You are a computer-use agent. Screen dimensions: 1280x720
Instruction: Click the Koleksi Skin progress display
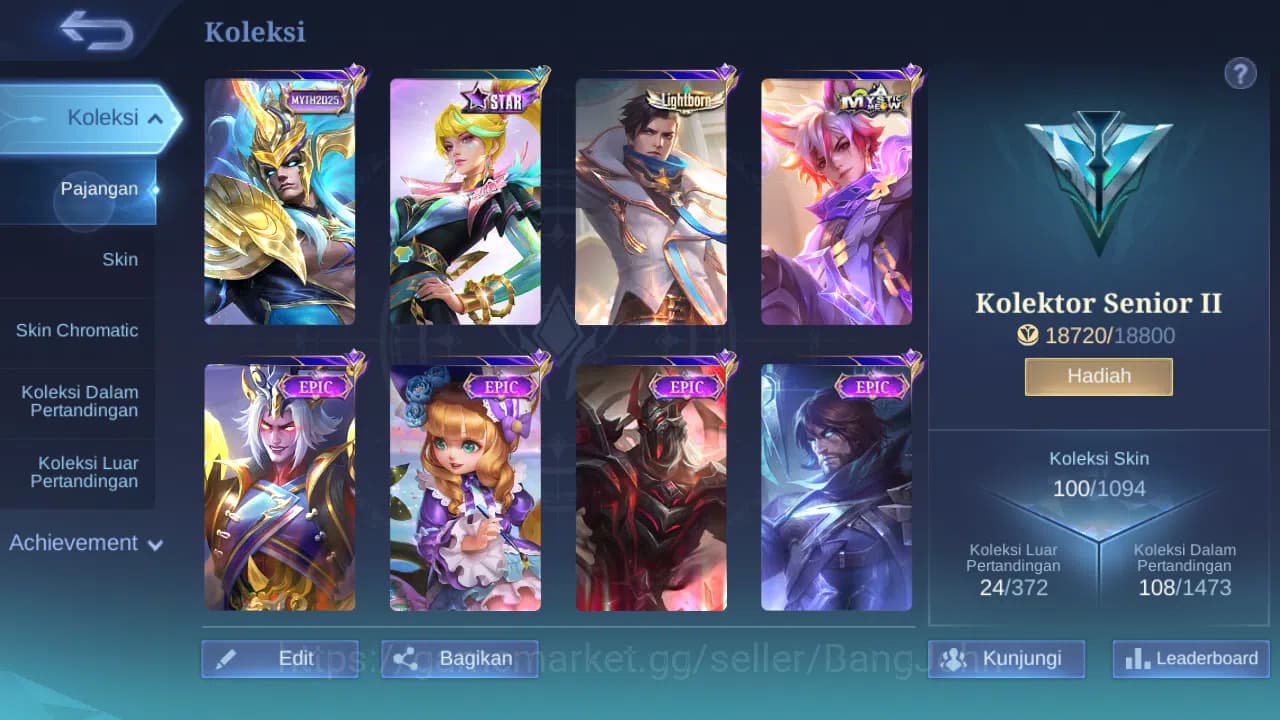click(x=1098, y=473)
